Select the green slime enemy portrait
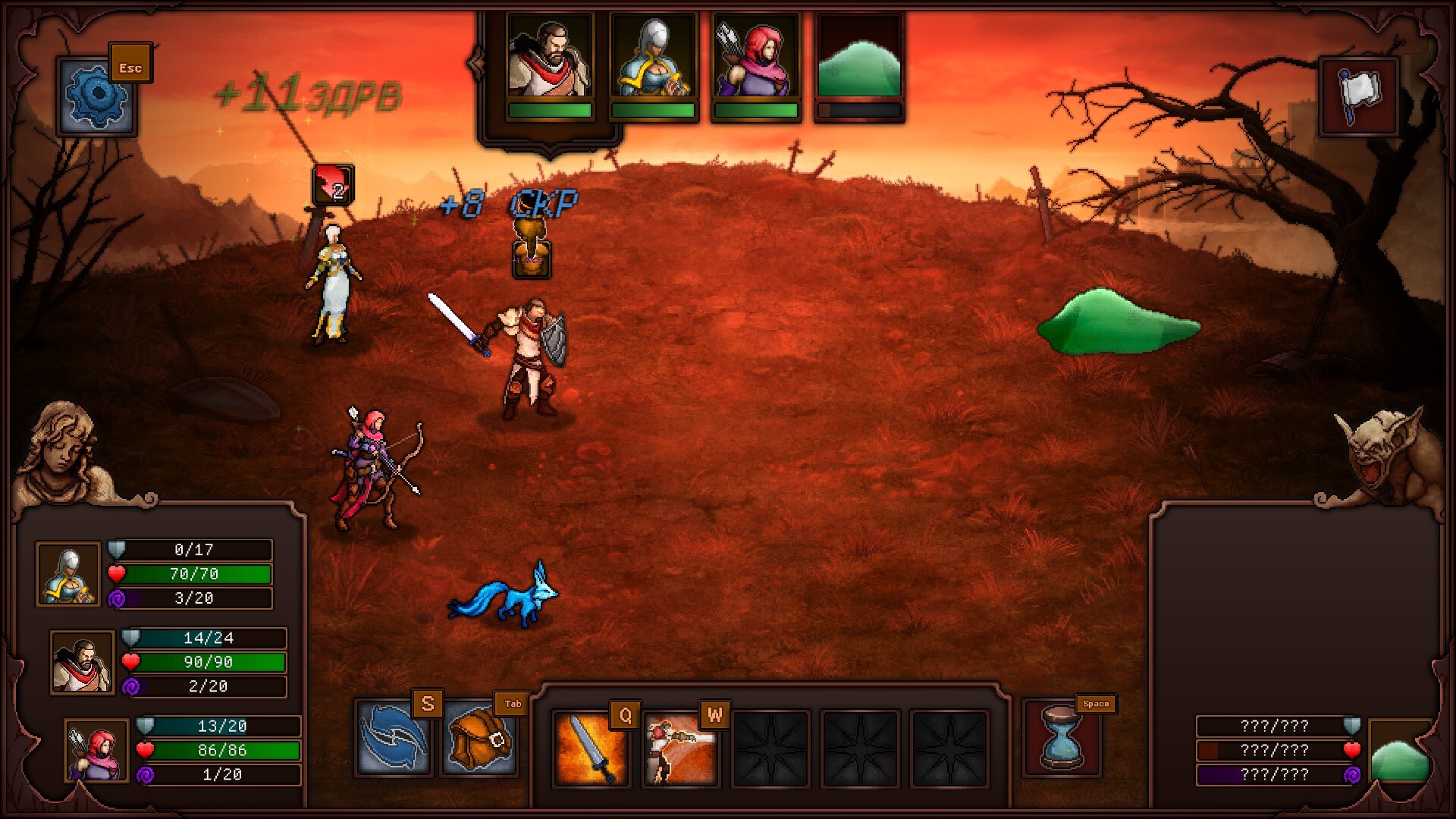 pos(1401,752)
